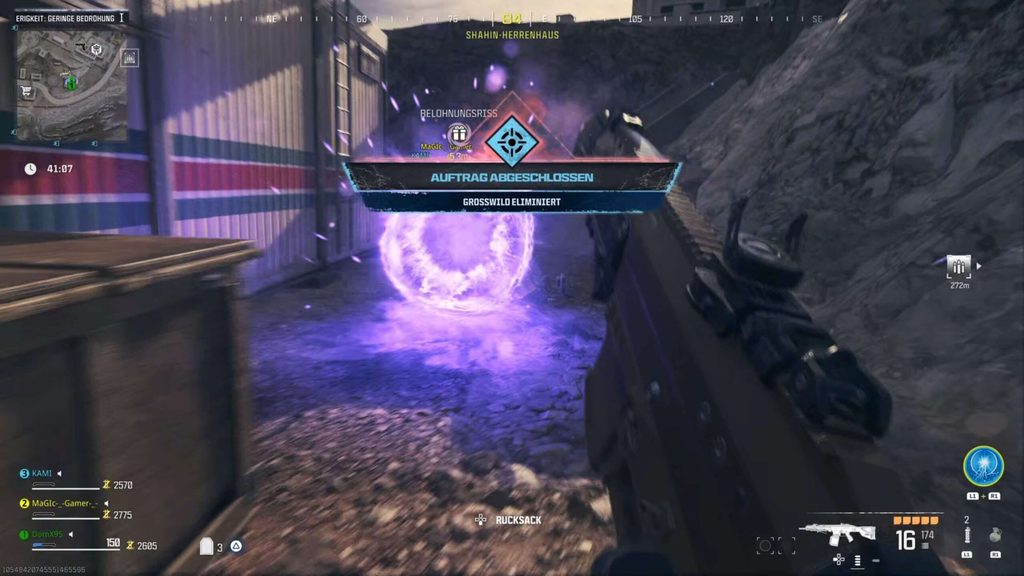
Task: Click the Auftrag Abgeschlossen banner
Action: [512, 178]
